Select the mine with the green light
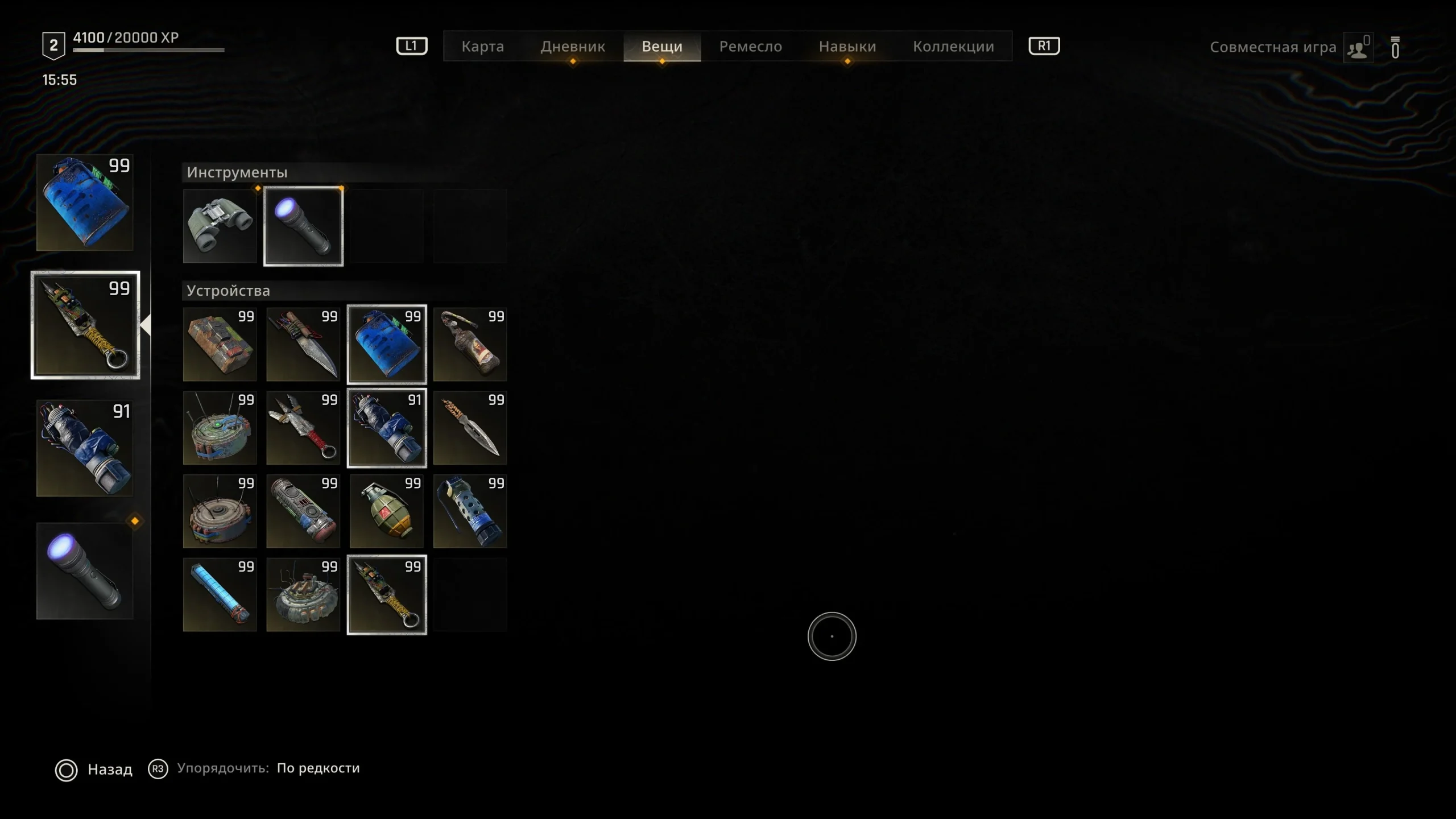The height and width of the screenshot is (819, 1456). click(x=220, y=428)
